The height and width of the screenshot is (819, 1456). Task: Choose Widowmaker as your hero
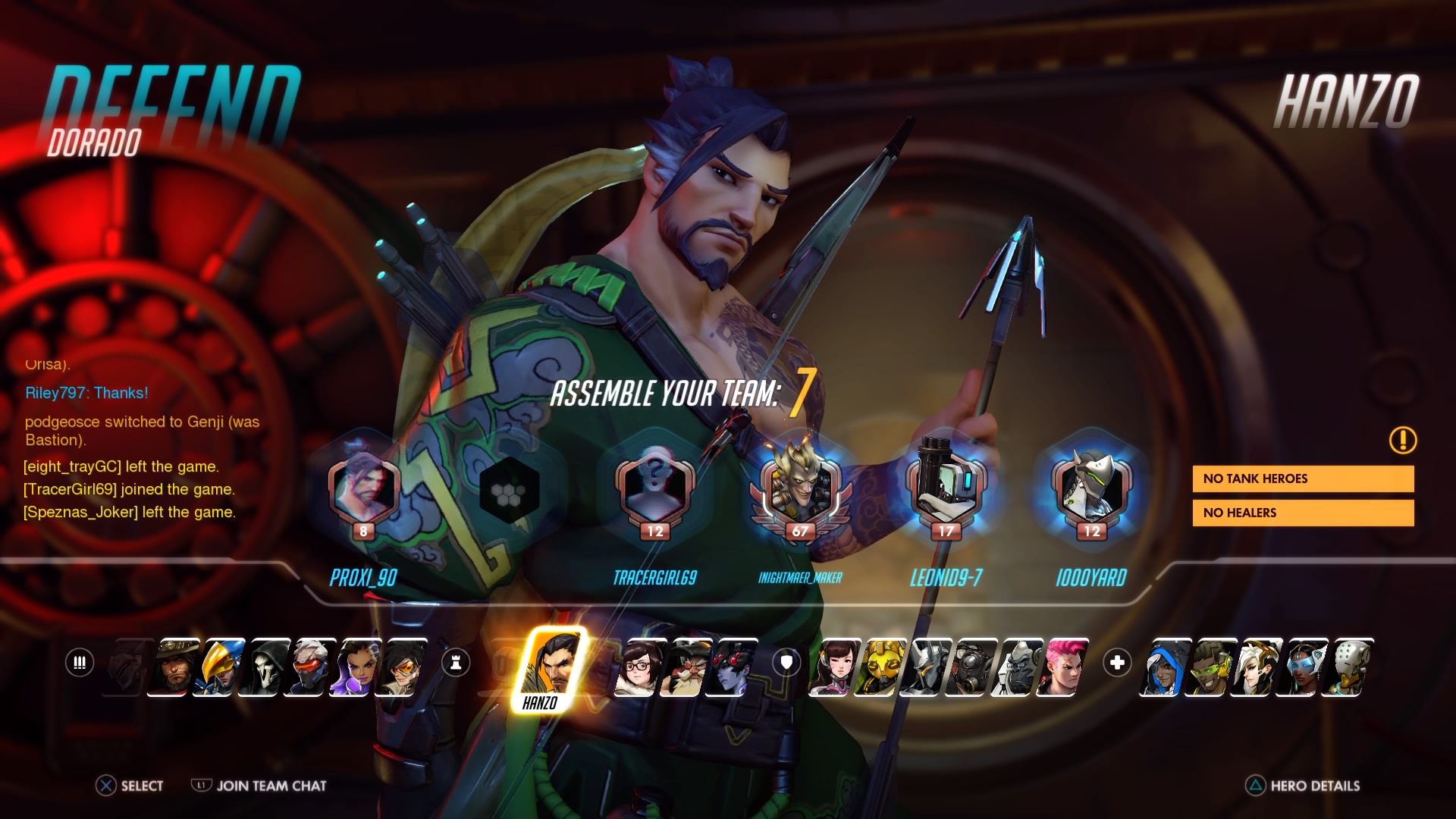coord(730,667)
